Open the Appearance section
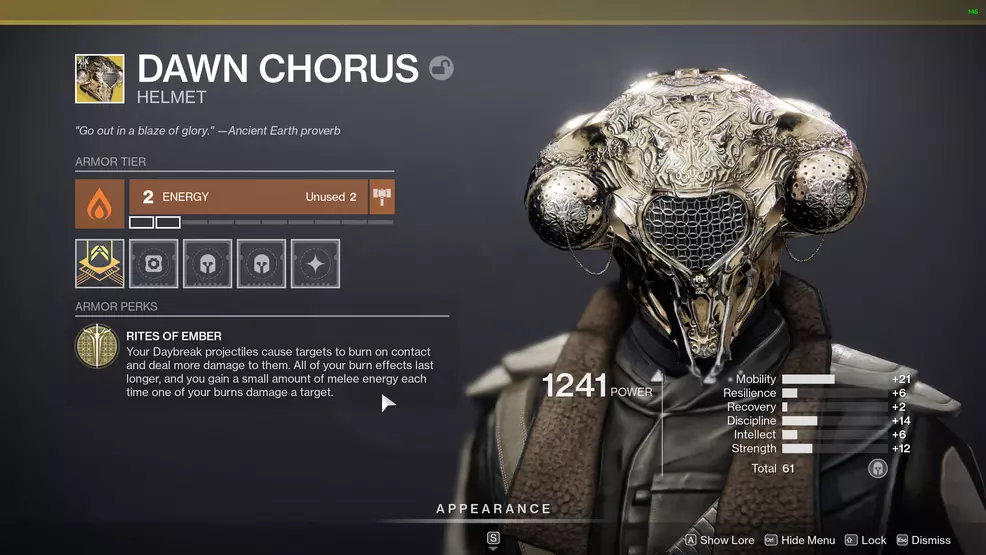Viewport: 986px width, 555px height. point(493,509)
